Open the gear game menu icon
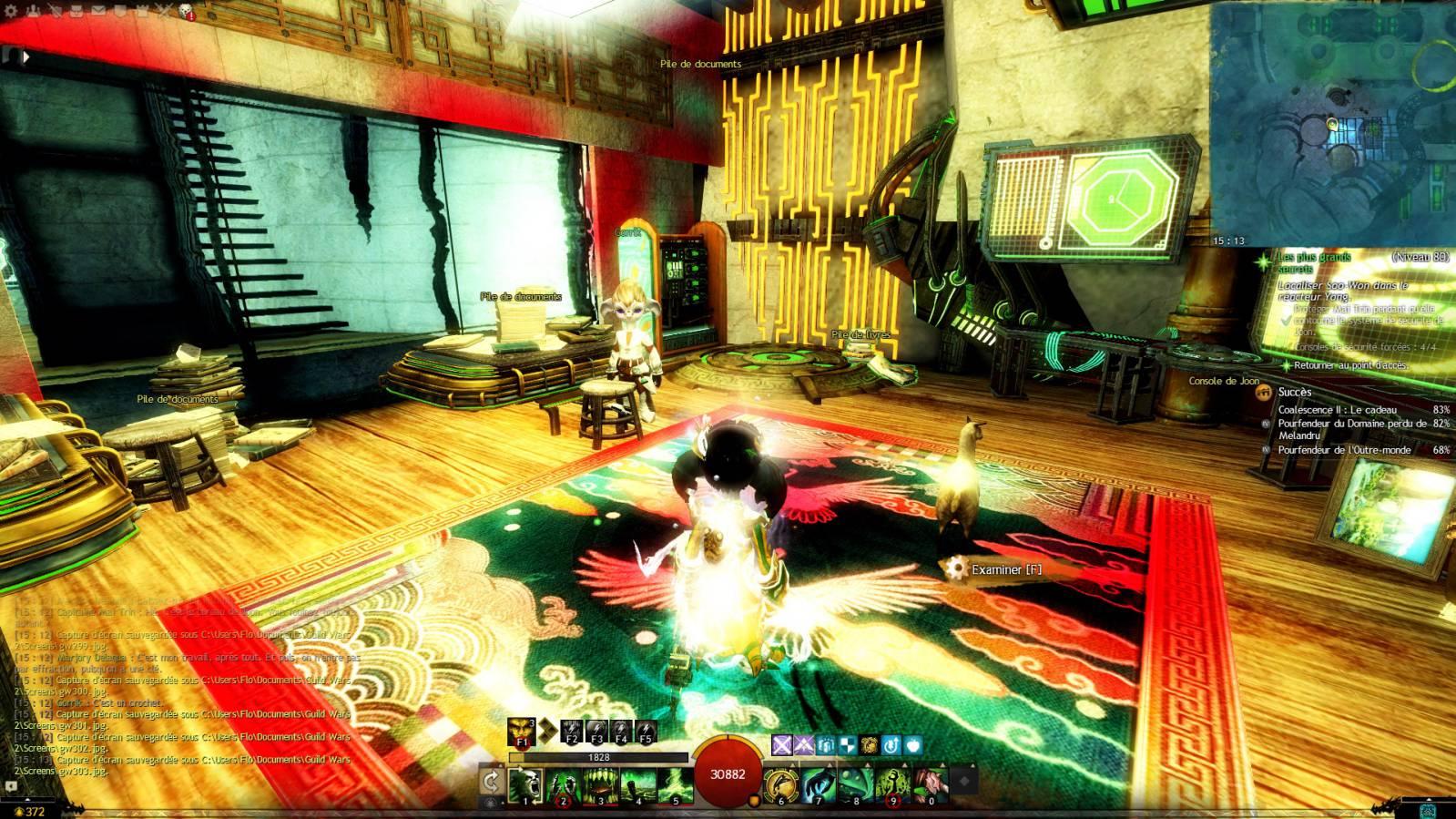1456x819 pixels. tap(11, 11)
